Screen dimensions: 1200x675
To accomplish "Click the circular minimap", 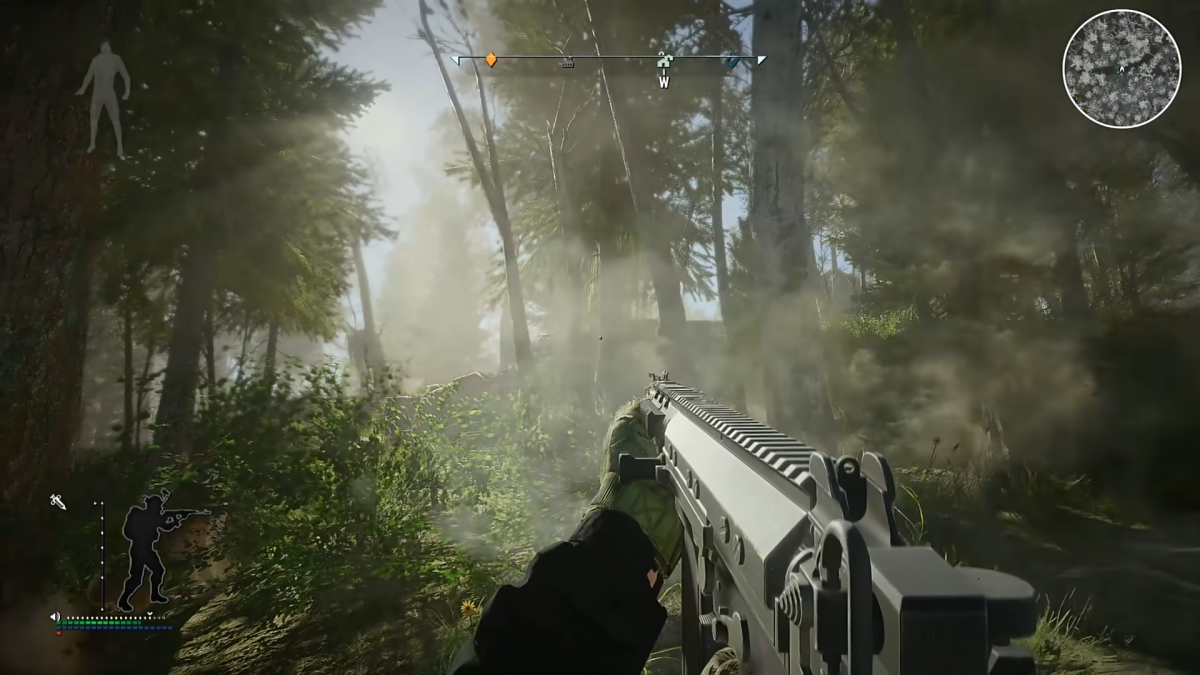I will [1121, 68].
